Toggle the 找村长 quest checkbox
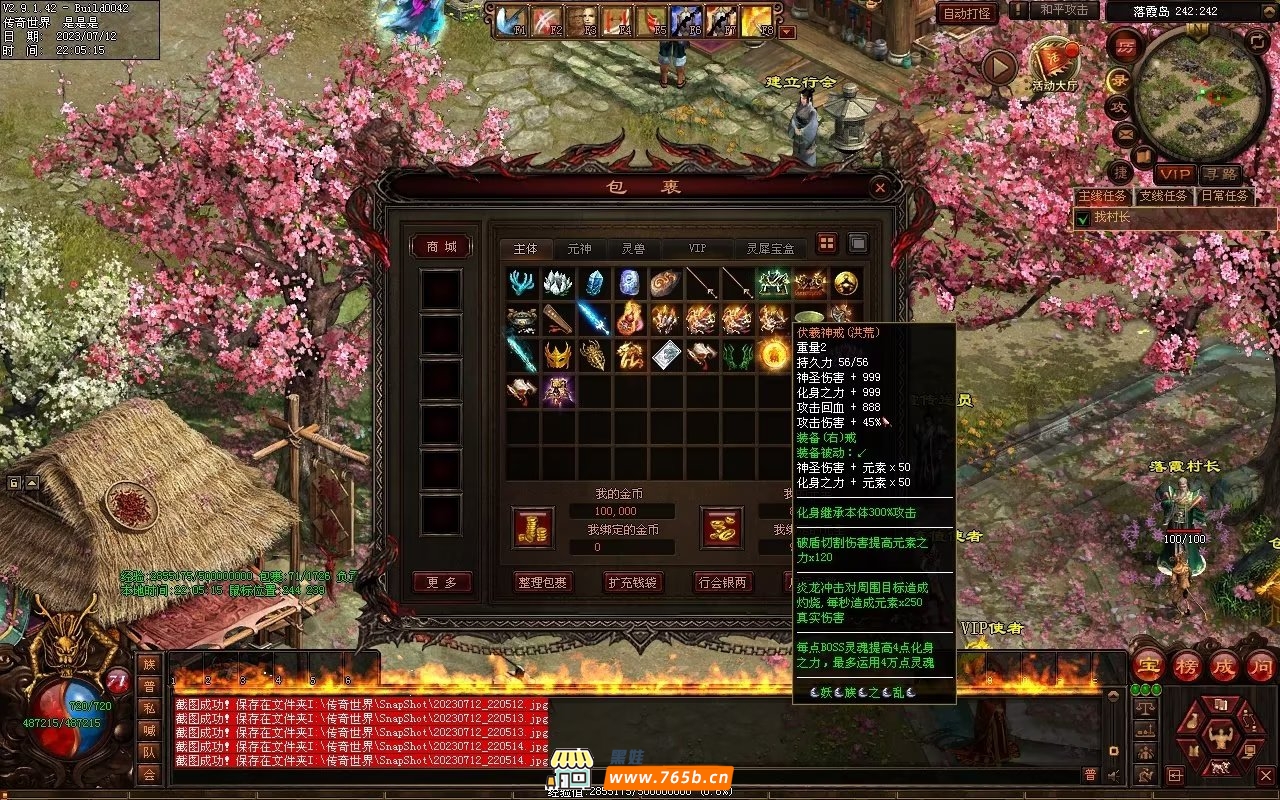 tap(1082, 218)
